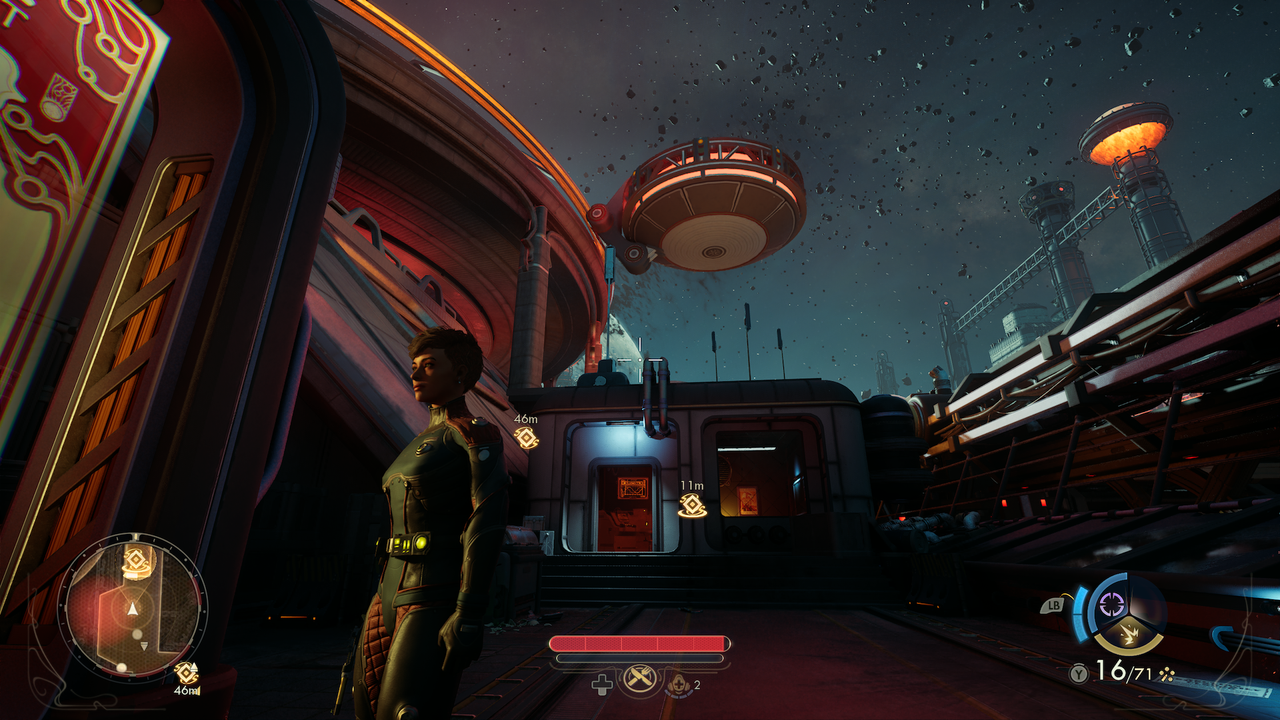Click the 46m objective marker below the minimap
The image size is (1280, 720).
tap(185, 673)
